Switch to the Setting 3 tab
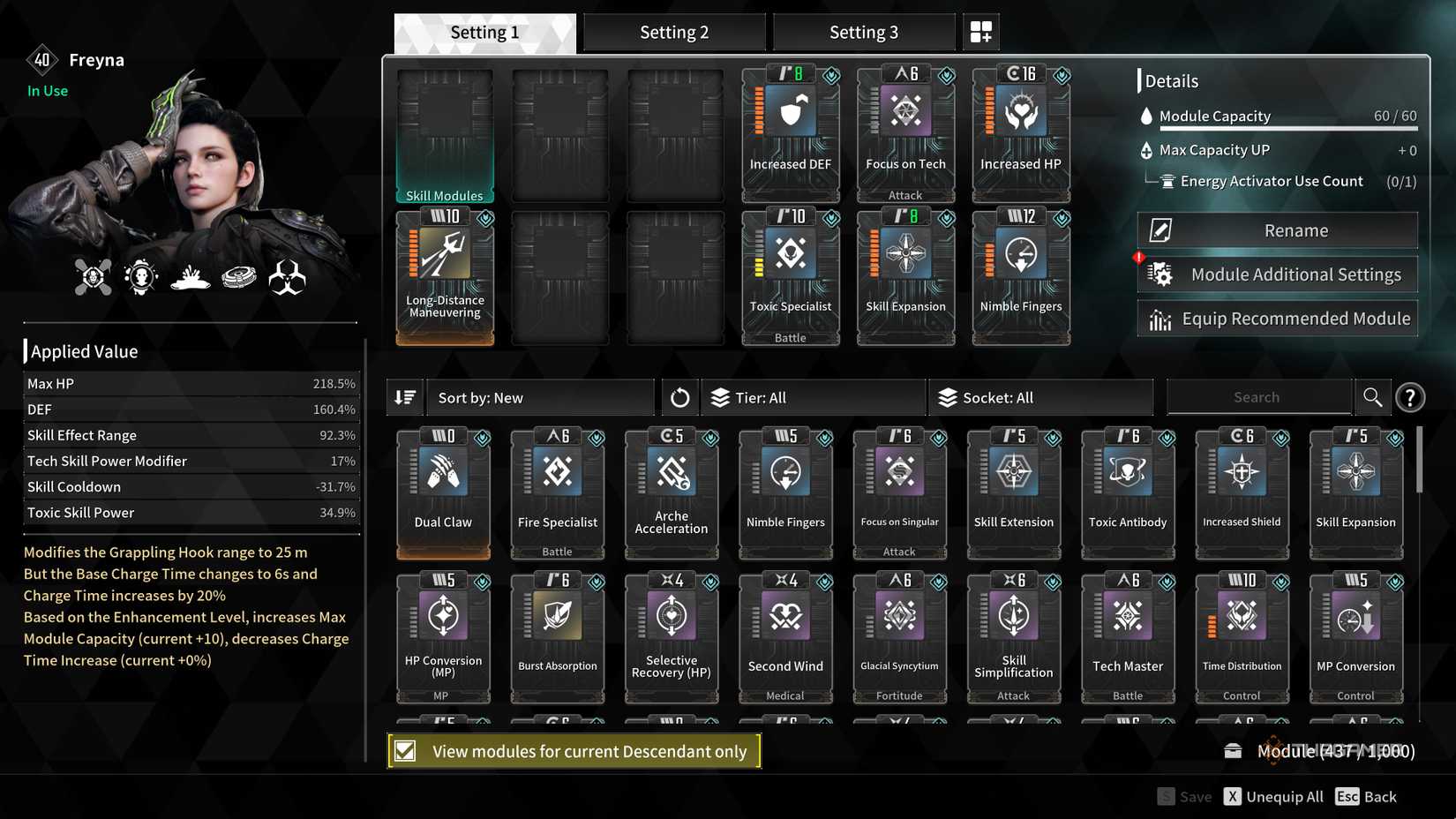 pyautogui.click(x=863, y=31)
